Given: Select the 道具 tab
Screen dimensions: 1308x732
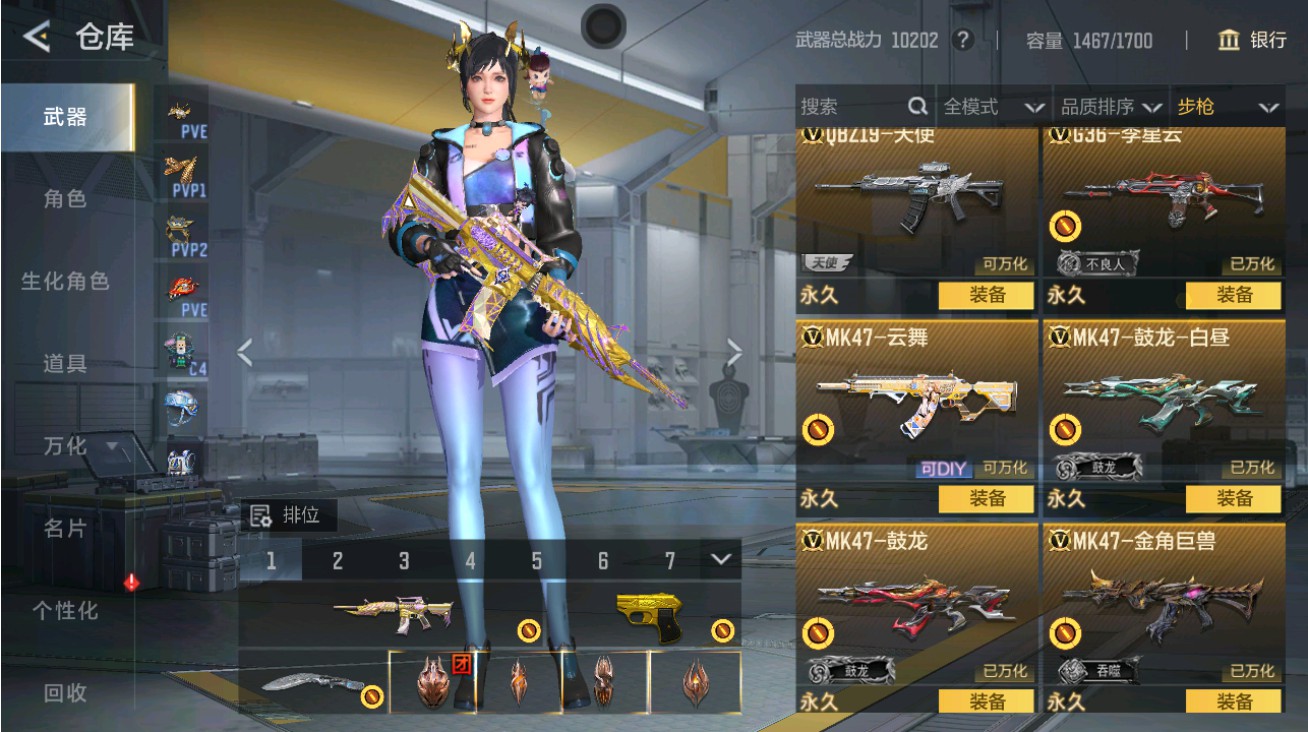Looking at the screenshot, I should (x=65, y=364).
